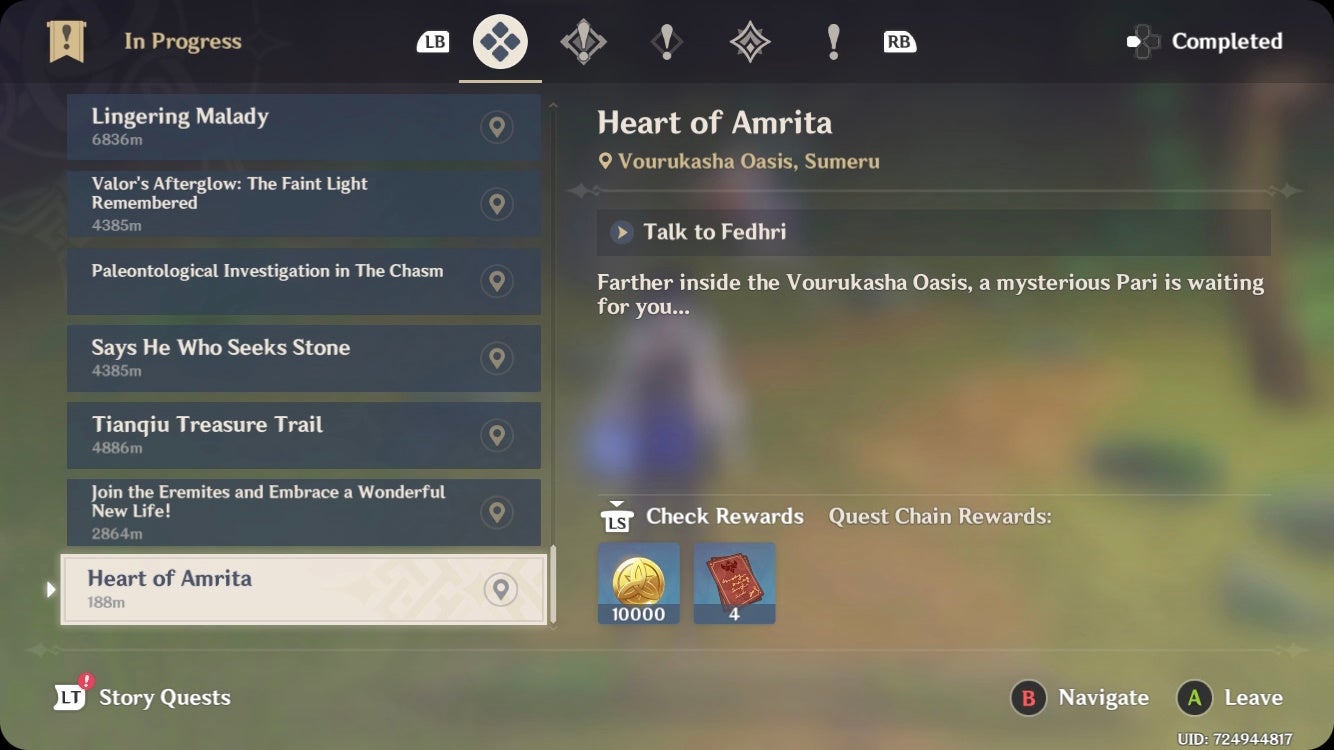Select the rightmost exclamation quest category icon
The height and width of the screenshot is (750, 1334).
tap(833, 41)
